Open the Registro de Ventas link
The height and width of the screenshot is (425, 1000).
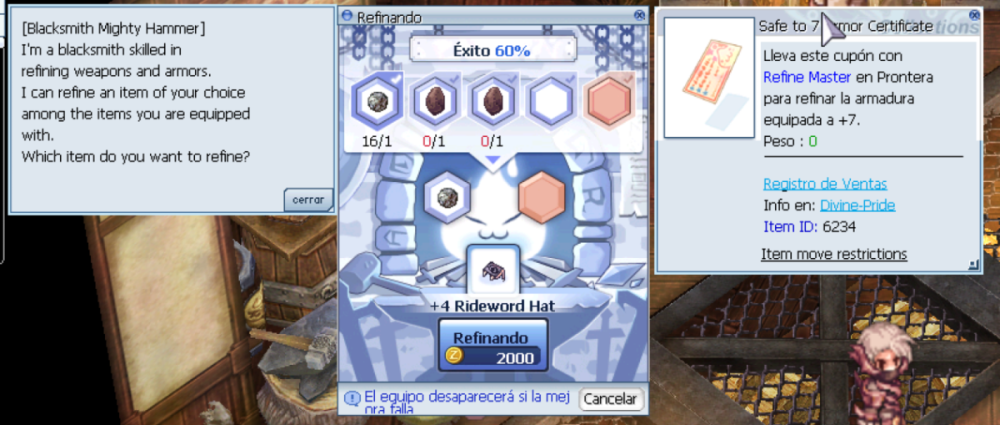[x=824, y=183]
